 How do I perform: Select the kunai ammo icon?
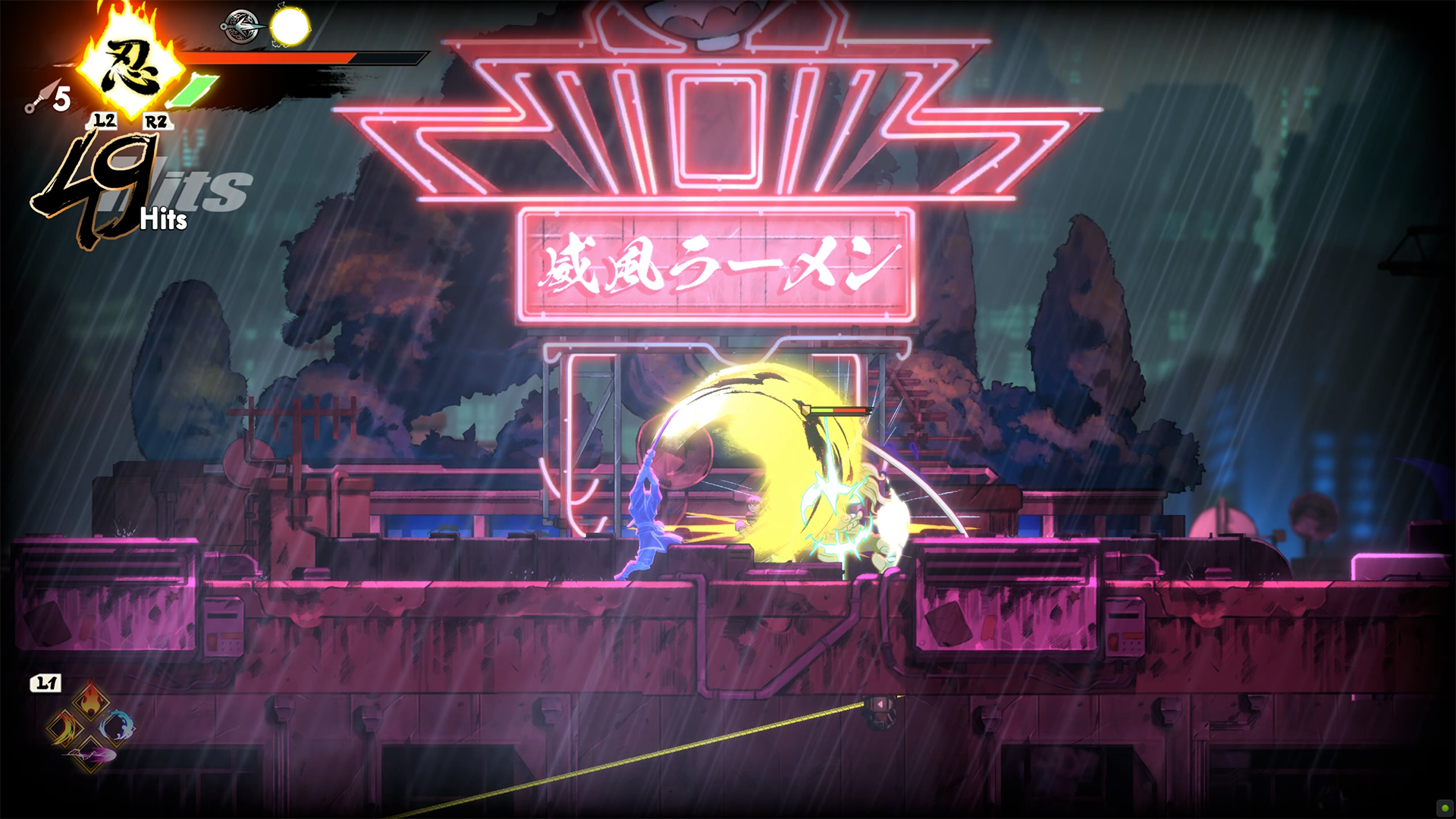coord(36,97)
